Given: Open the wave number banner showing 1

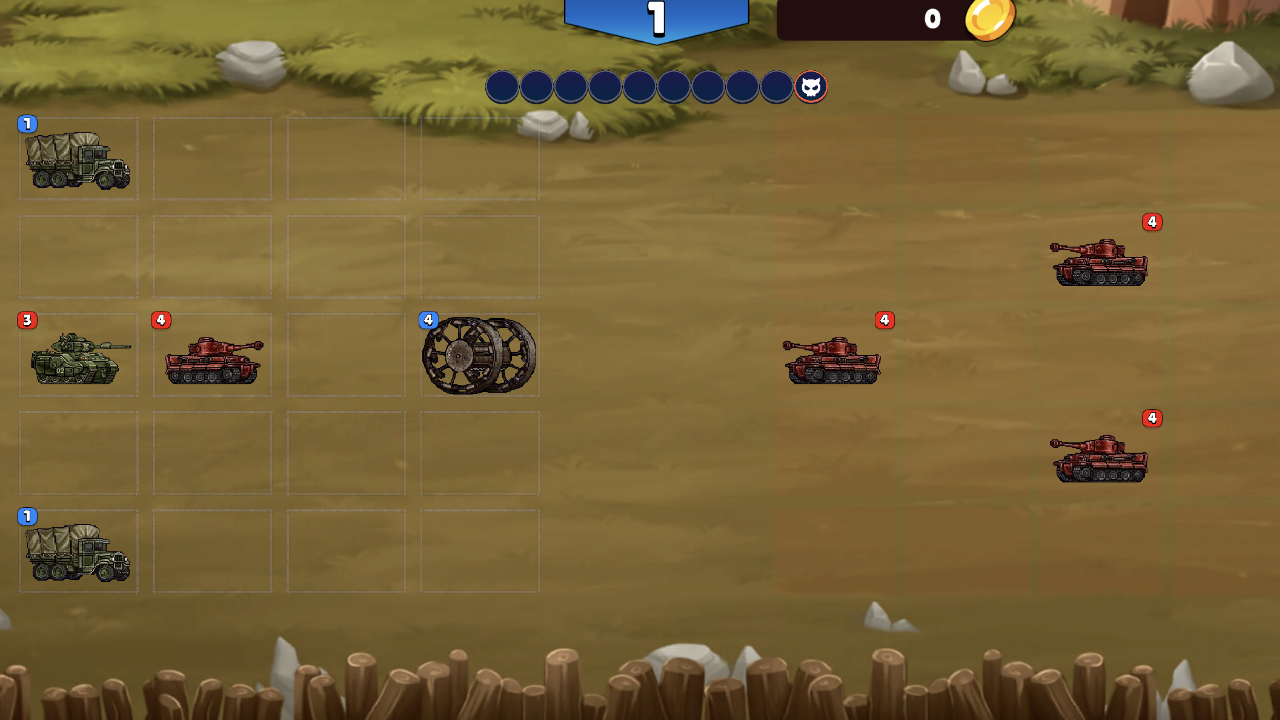Looking at the screenshot, I should (656, 17).
